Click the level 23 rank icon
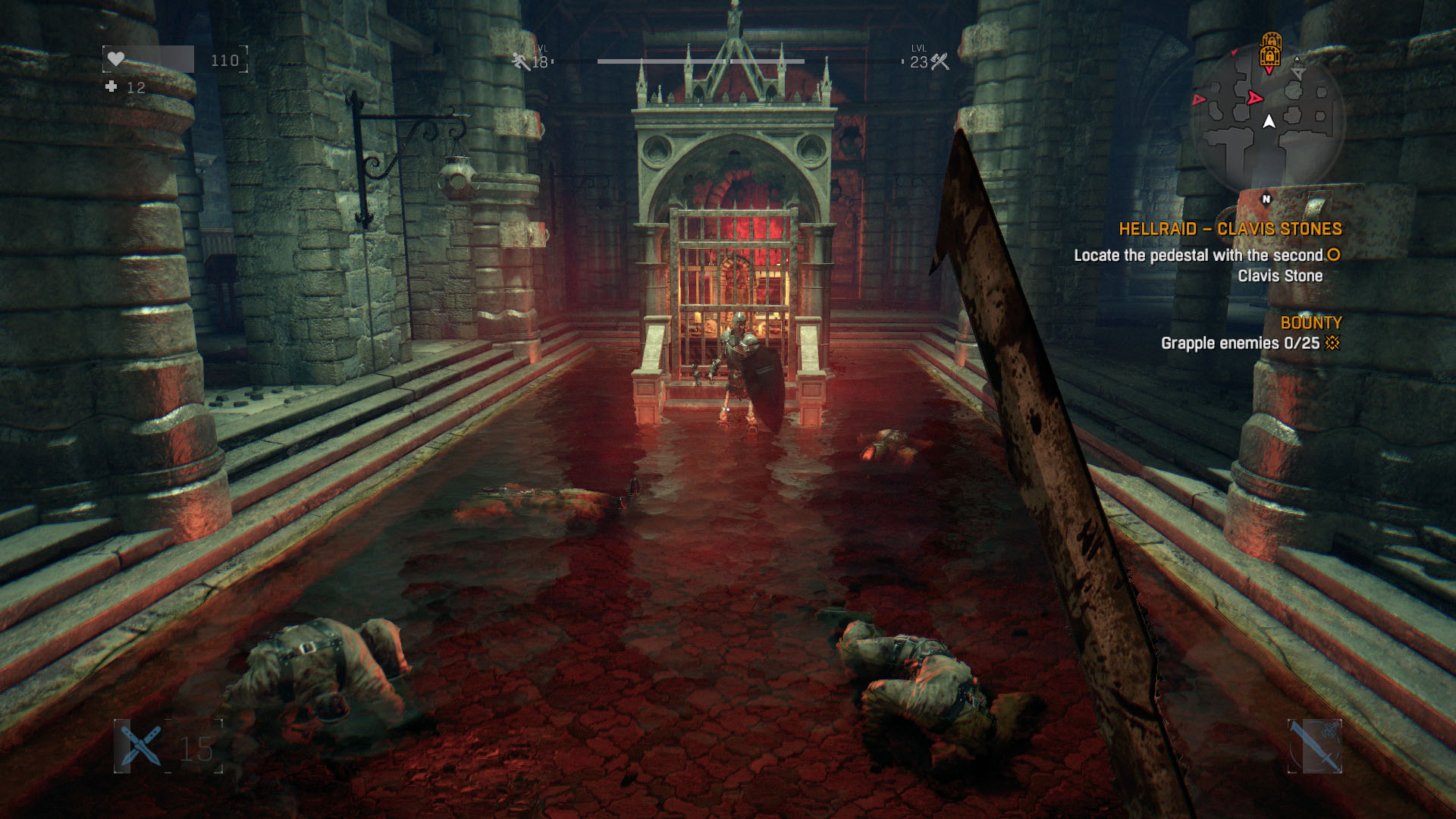The width and height of the screenshot is (1456, 819). (x=940, y=61)
